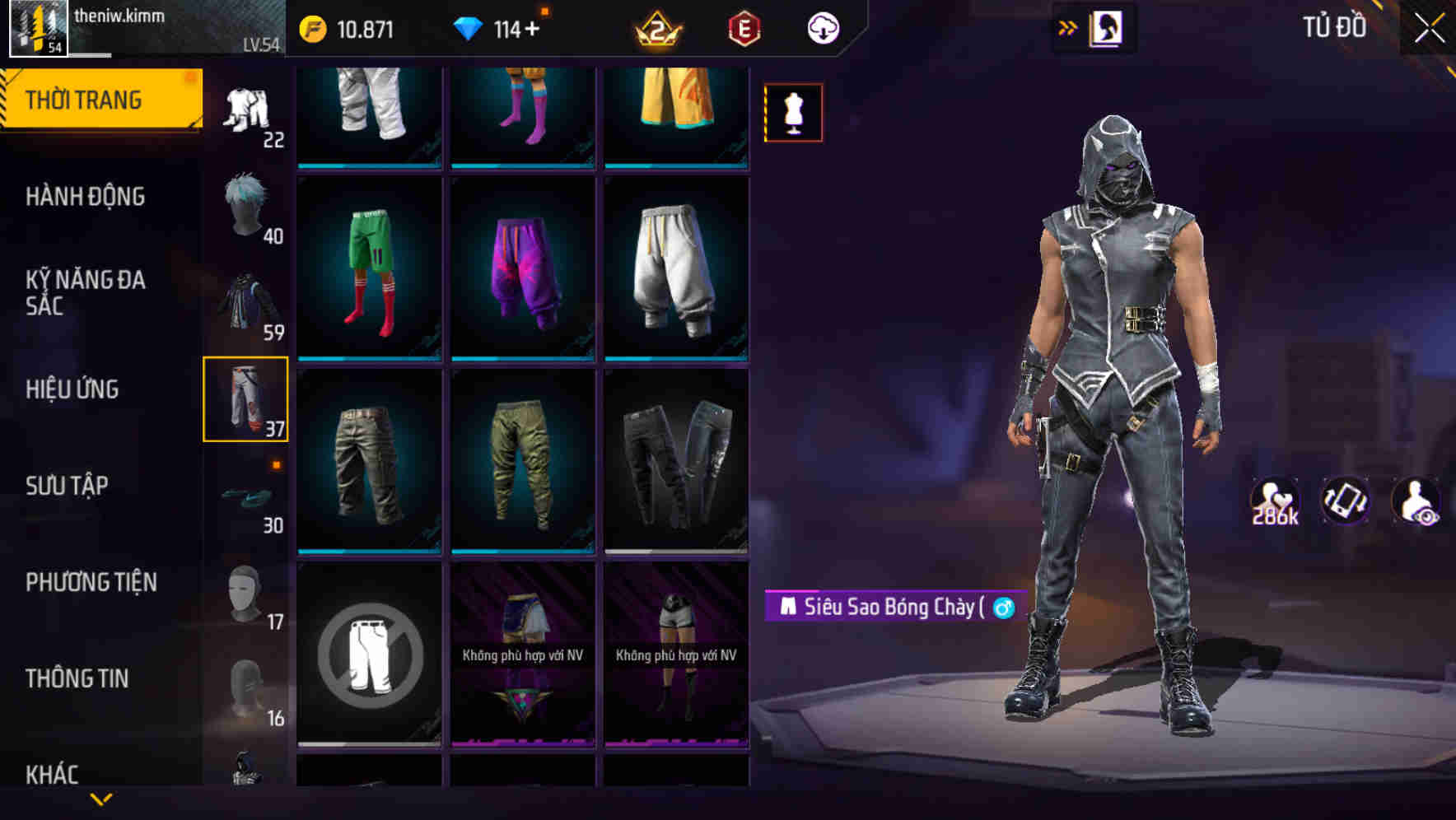
Task: Click the double chevron skip icon
Action: tap(1068, 26)
